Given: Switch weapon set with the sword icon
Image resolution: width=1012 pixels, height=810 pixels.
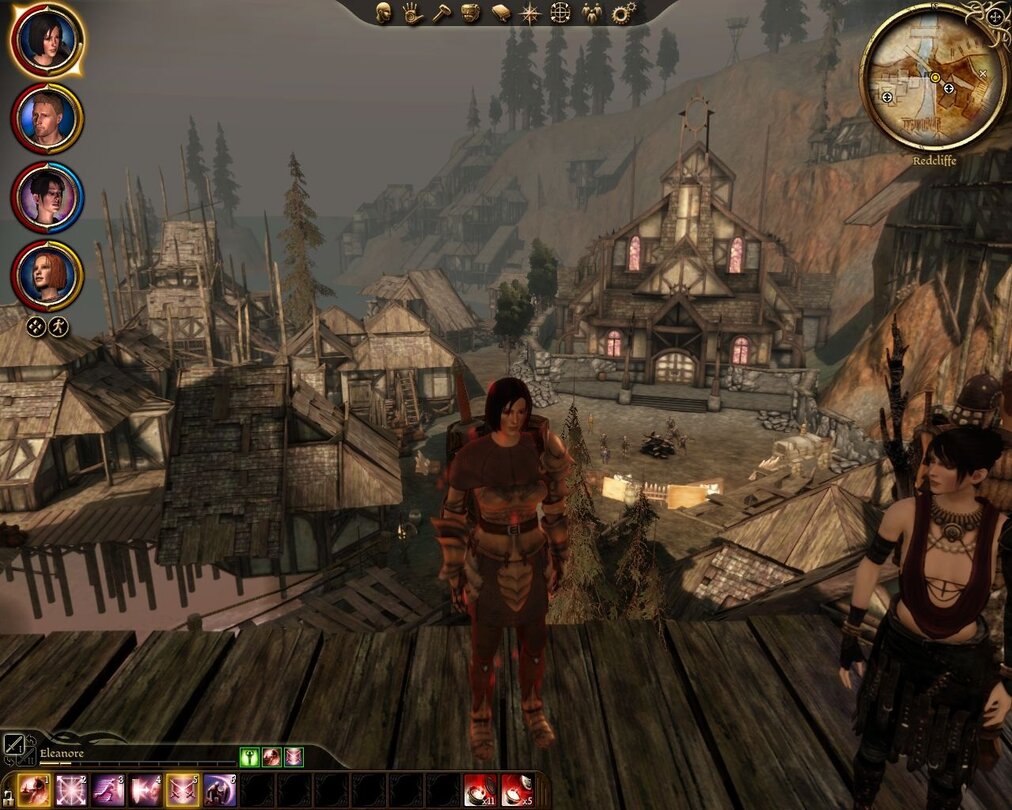Looking at the screenshot, I should pos(14,746).
